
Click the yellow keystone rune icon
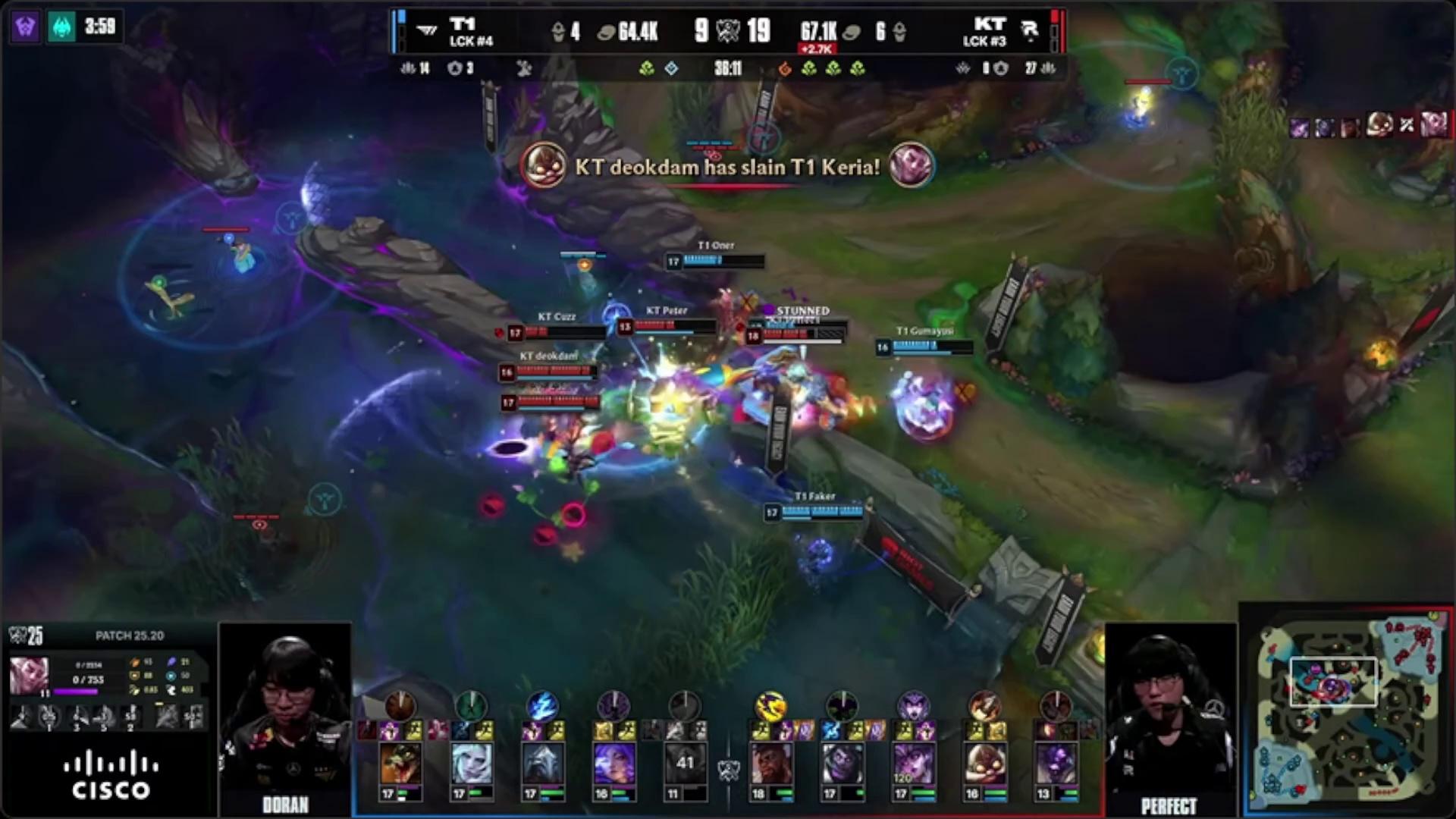[770, 705]
